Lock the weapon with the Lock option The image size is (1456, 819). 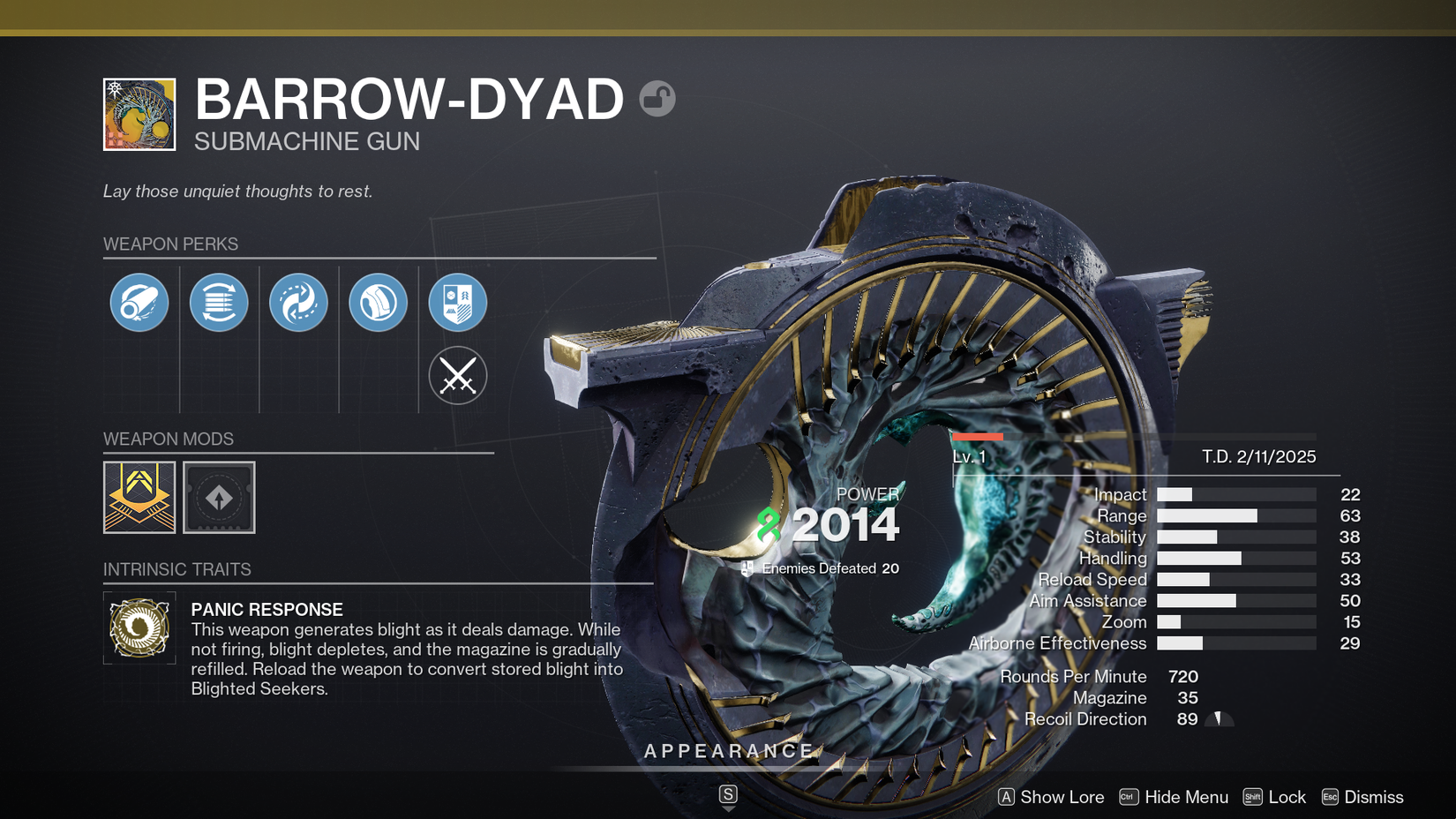click(x=1287, y=796)
